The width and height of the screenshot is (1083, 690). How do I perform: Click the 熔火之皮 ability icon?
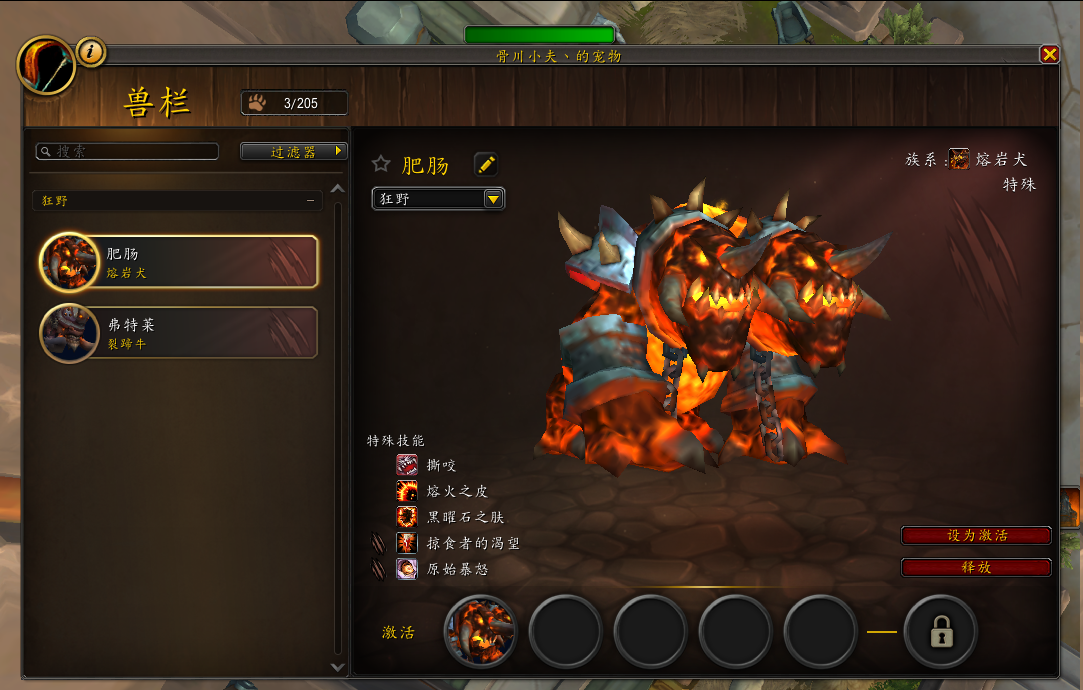click(x=407, y=491)
